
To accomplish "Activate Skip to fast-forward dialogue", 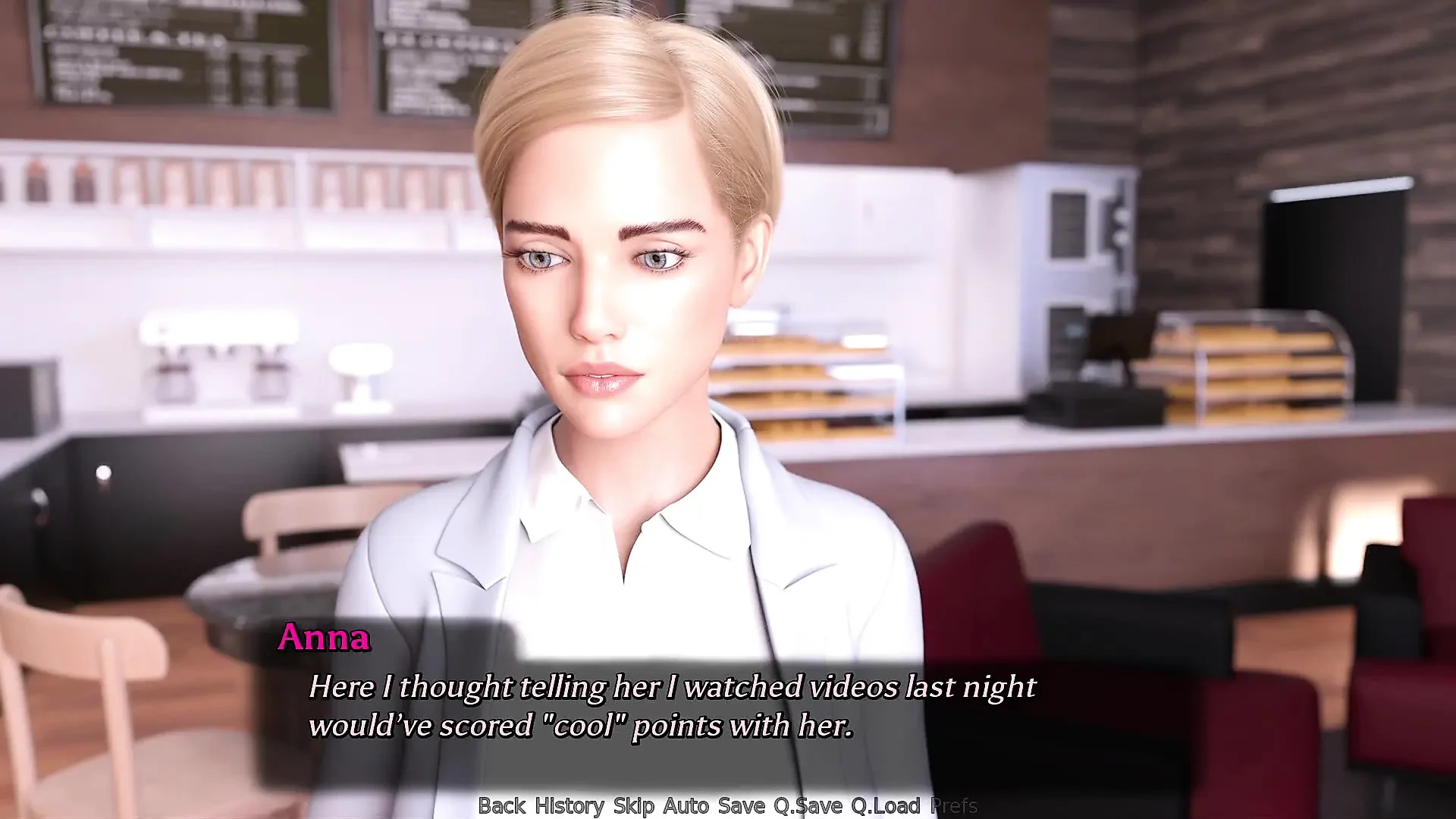I will pyautogui.click(x=633, y=805).
